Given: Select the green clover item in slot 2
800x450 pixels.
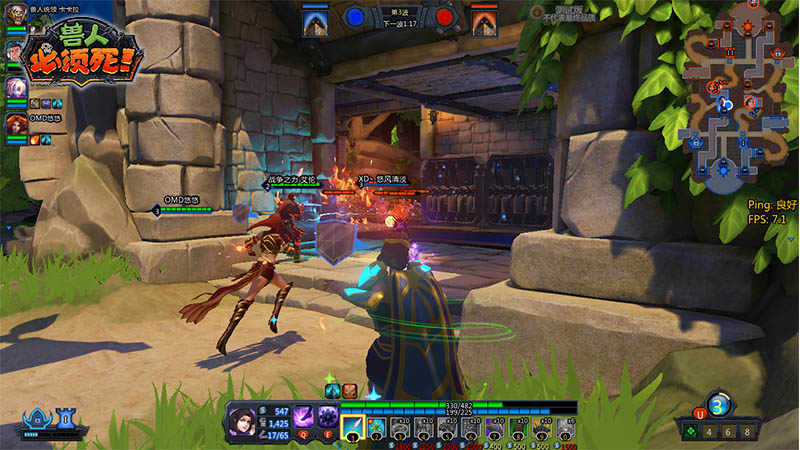Looking at the screenshot, I should 376,428.
